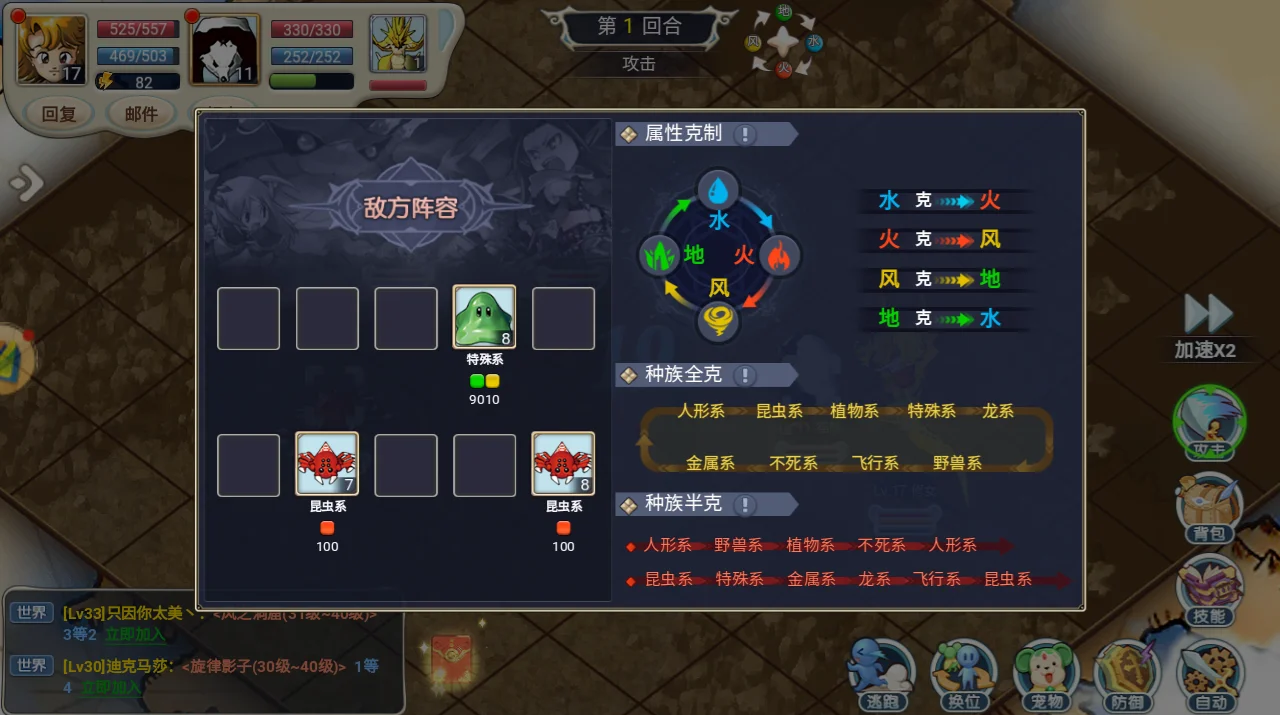Select the green slime enemy portrait
Image resolution: width=1280 pixels, height=715 pixels.
[x=485, y=318]
